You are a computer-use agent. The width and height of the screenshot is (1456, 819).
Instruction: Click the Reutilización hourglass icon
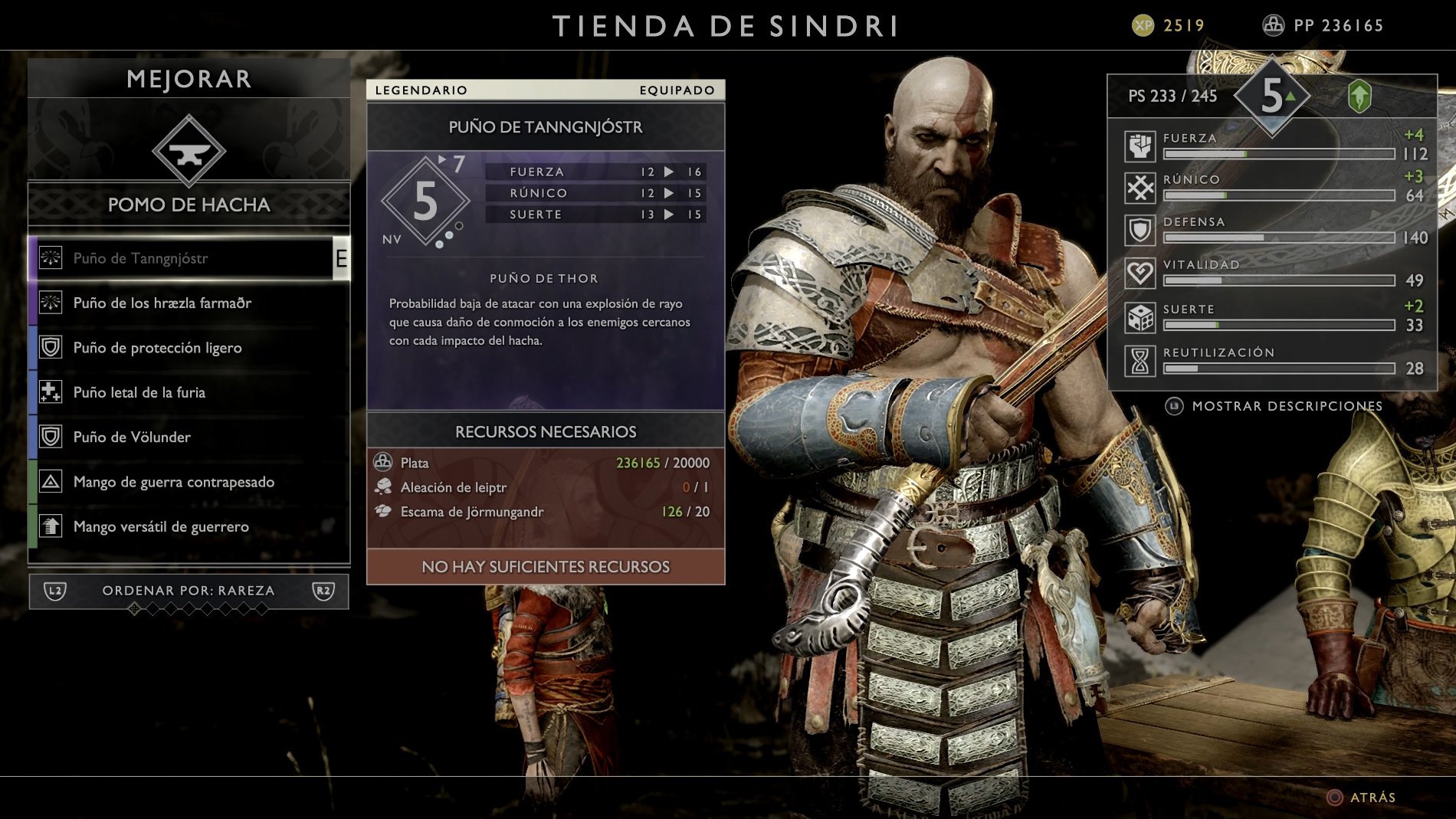coord(1140,359)
